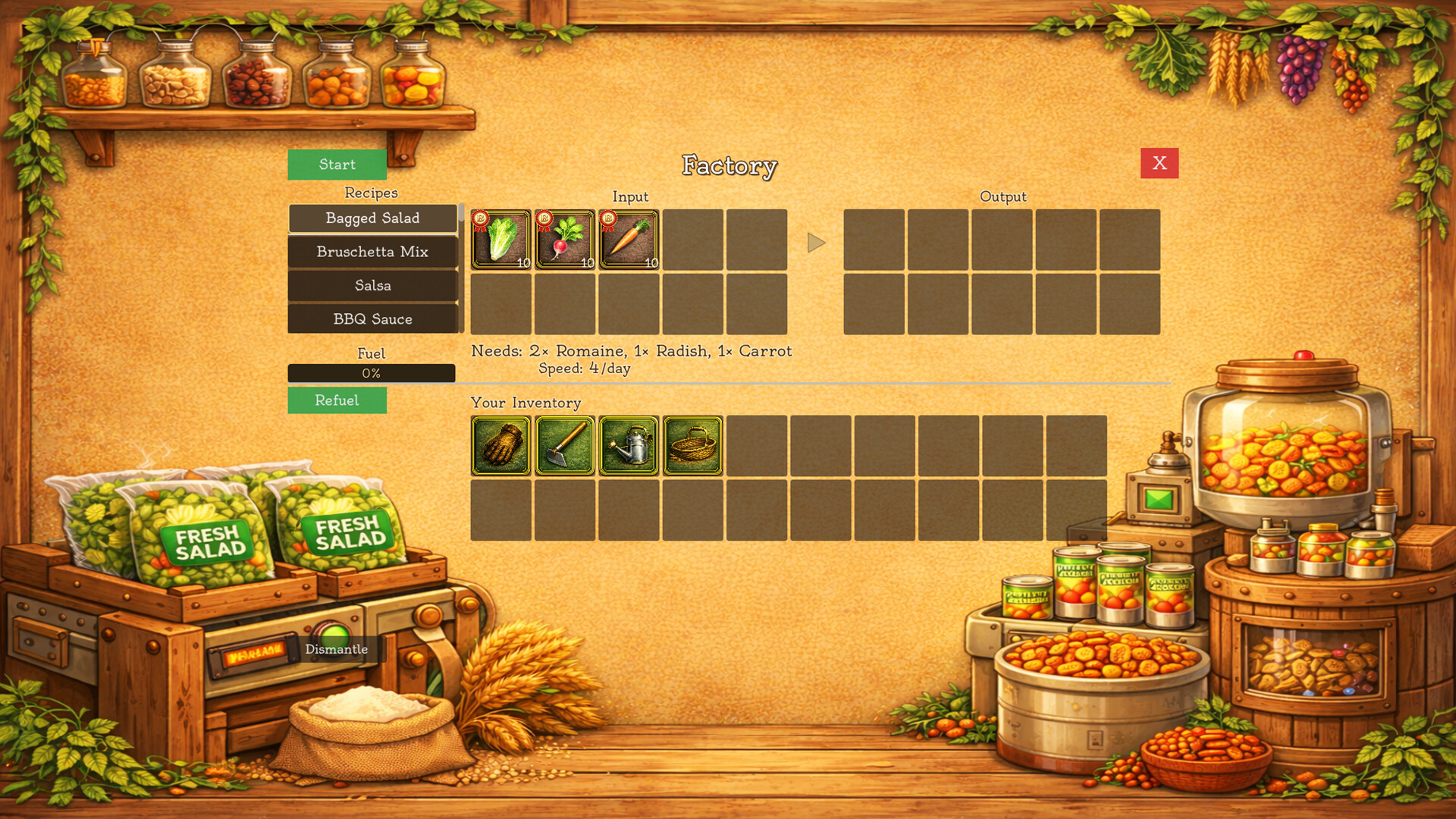1456x819 pixels.
Task: Pick the gloves from Your Inventory
Action: click(x=500, y=445)
